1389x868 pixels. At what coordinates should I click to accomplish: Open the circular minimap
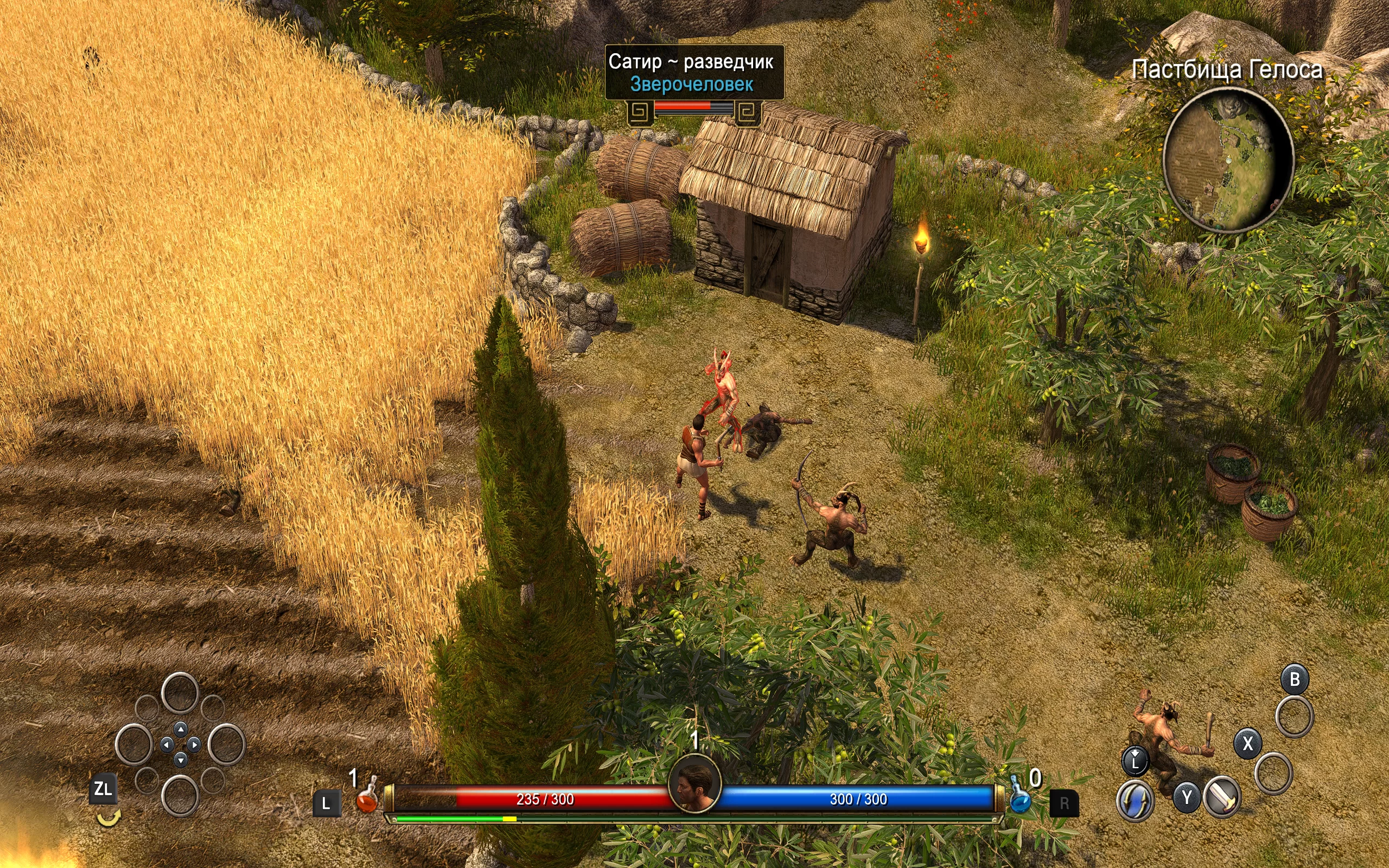(1228, 159)
